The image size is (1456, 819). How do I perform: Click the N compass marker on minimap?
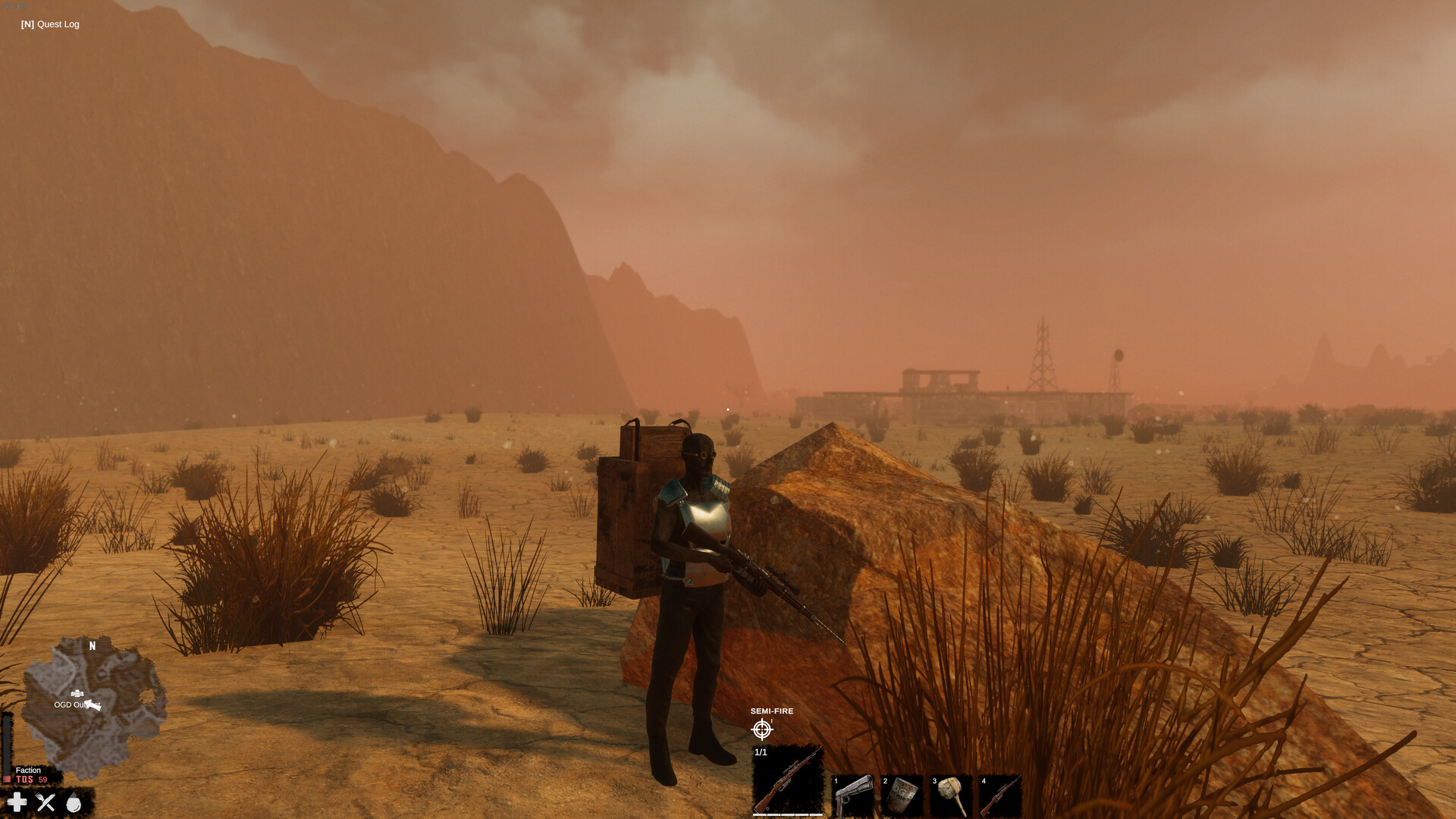pyautogui.click(x=93, y=645)
